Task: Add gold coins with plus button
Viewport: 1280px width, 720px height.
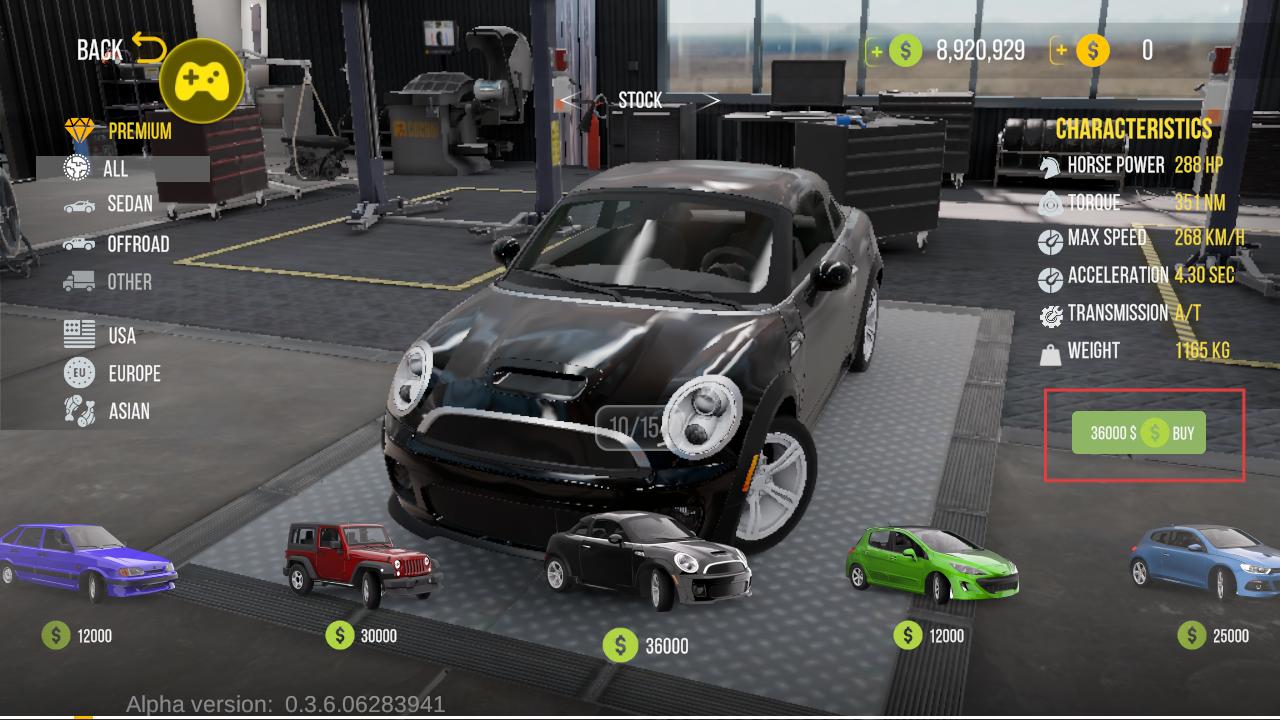Action: tap(1061, 50)
